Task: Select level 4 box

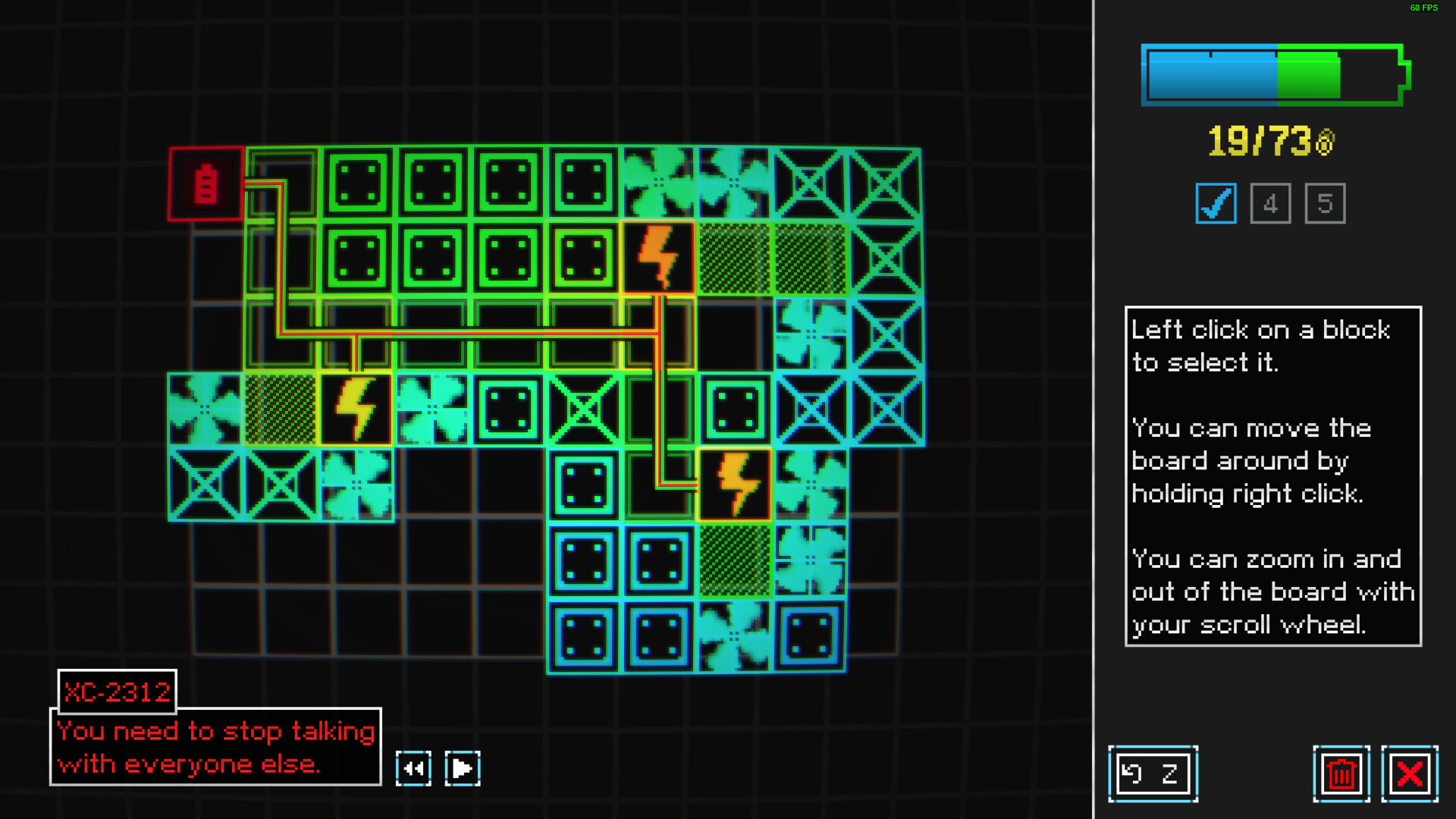Action: pos(1270,203)
